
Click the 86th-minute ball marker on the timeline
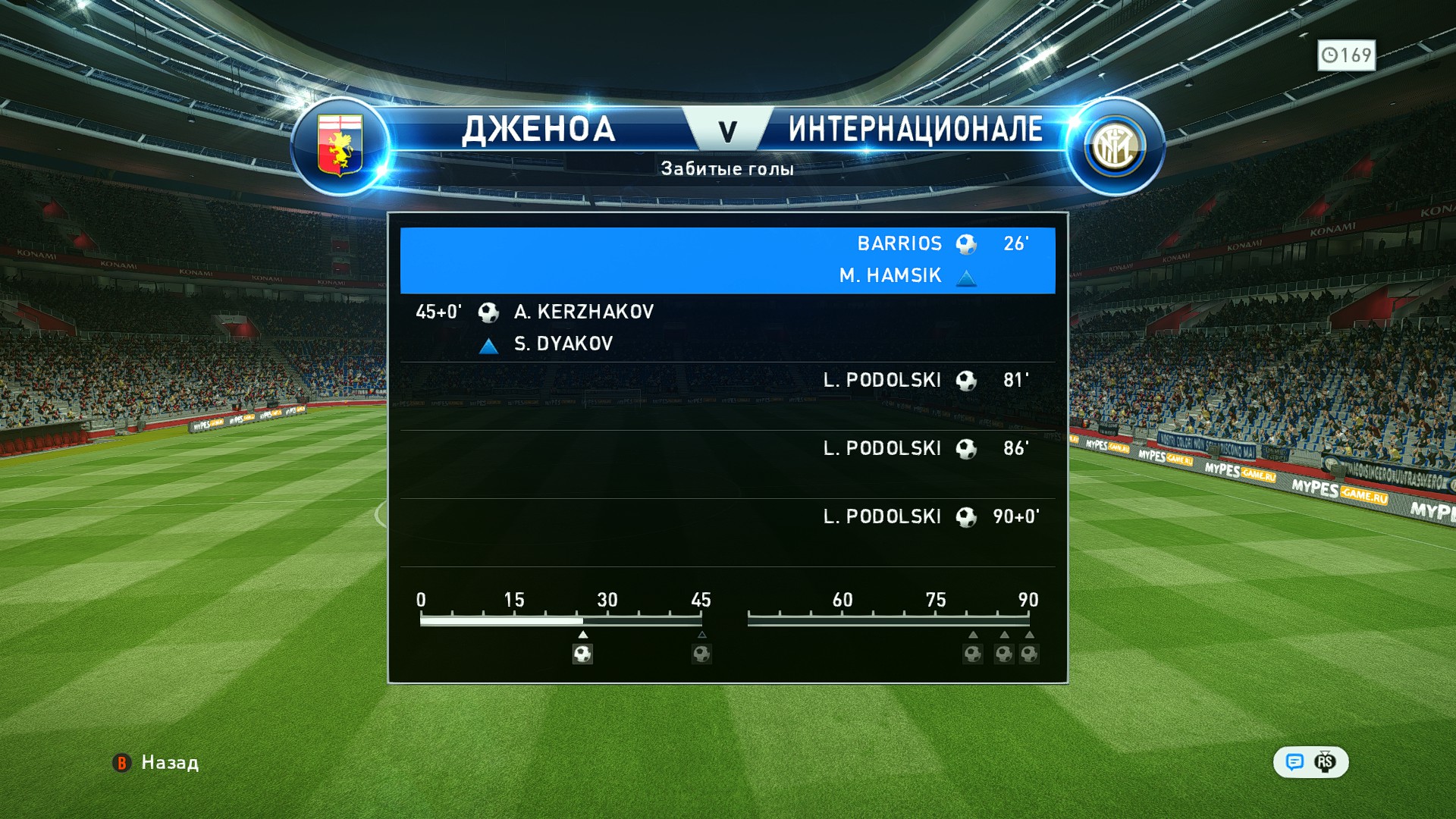(x=1003, y=654)
